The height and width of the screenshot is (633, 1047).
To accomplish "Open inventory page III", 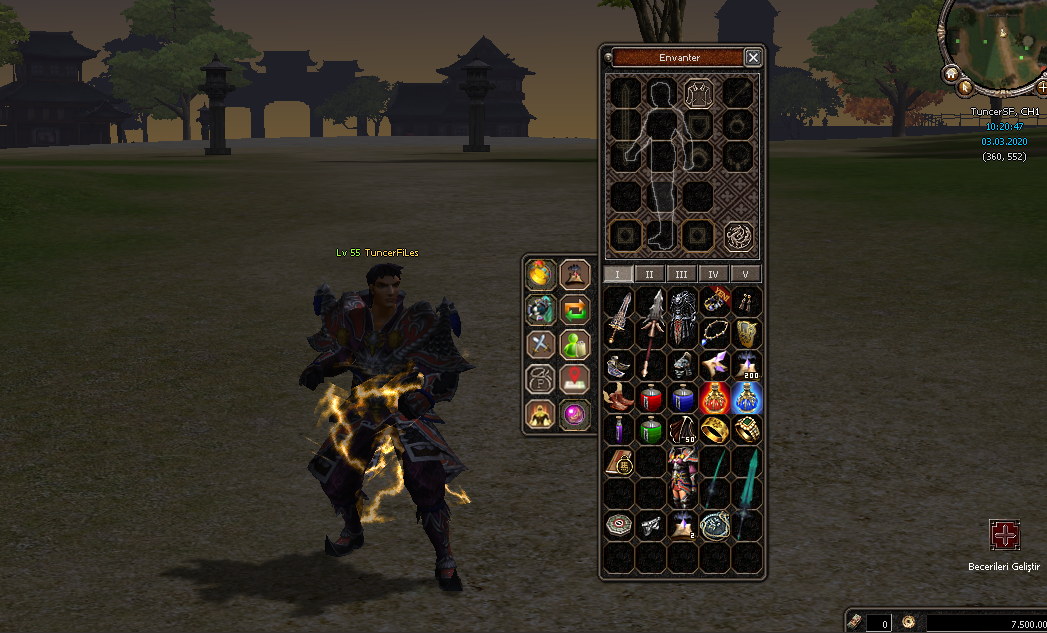I will (681, 274).
